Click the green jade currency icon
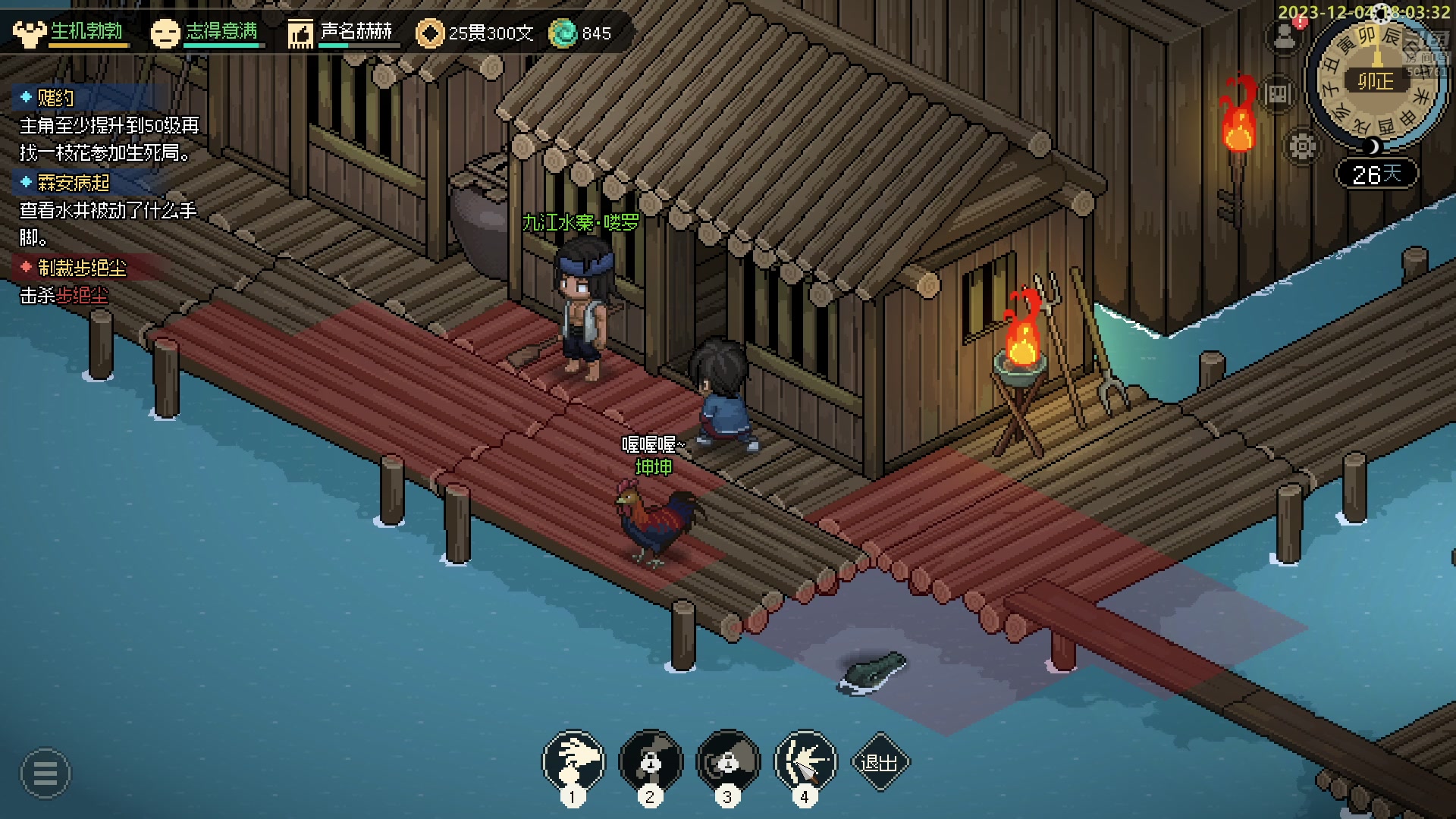Screen dimensions: 1456x819 563,33
